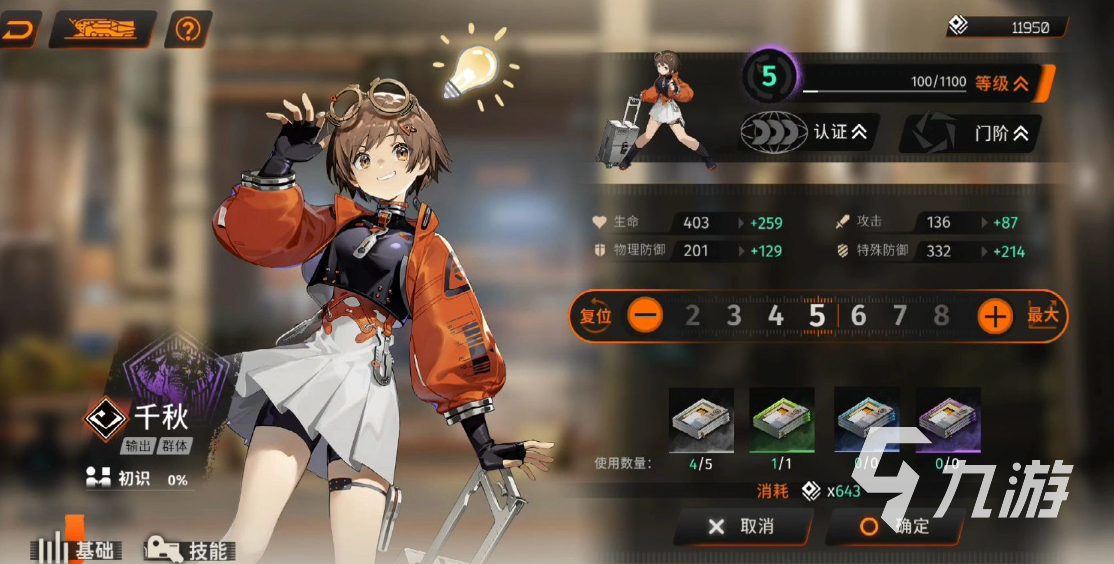
Task: Click the back arrow button
Action: 18,29
